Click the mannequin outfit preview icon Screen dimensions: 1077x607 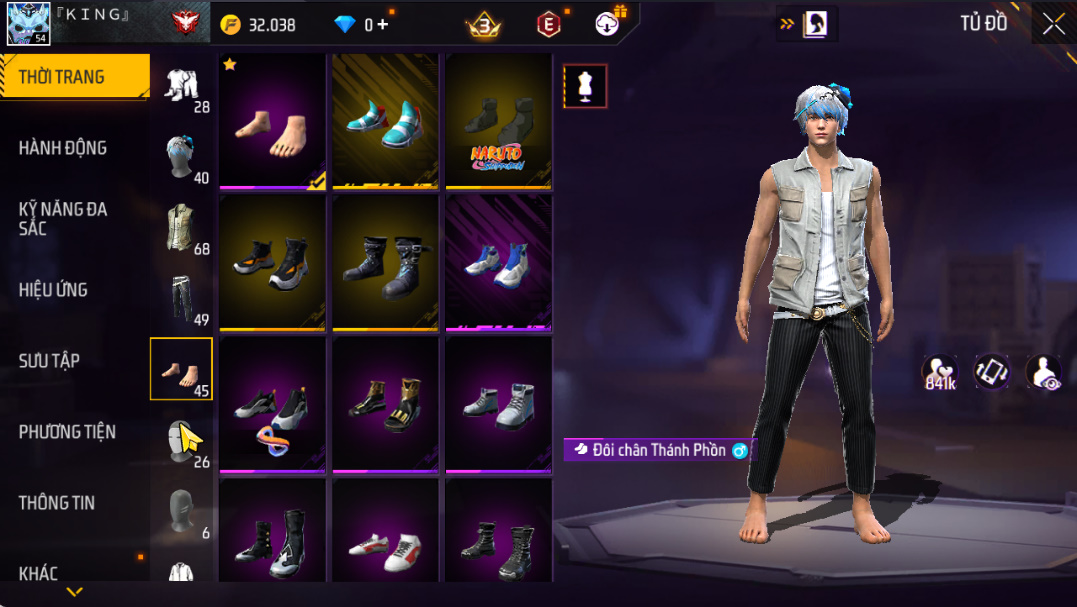click(585, 86)
